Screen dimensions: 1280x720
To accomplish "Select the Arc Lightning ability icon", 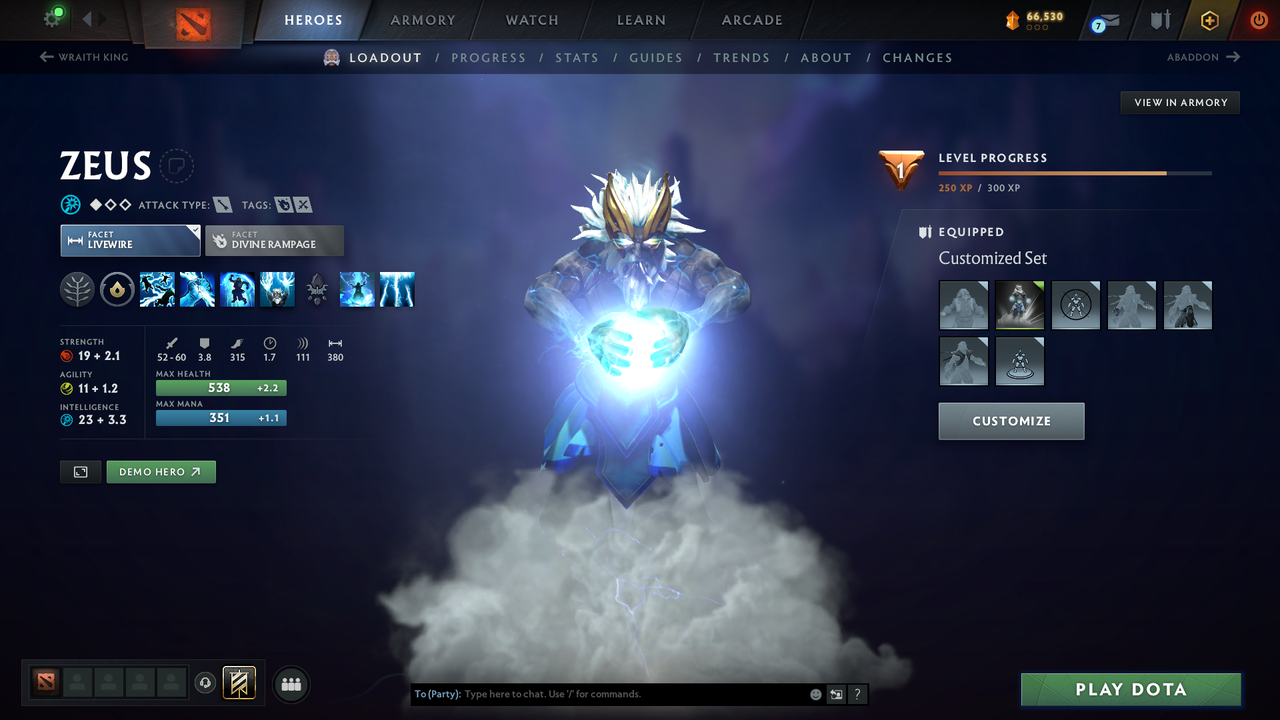I will pos(157,289).
